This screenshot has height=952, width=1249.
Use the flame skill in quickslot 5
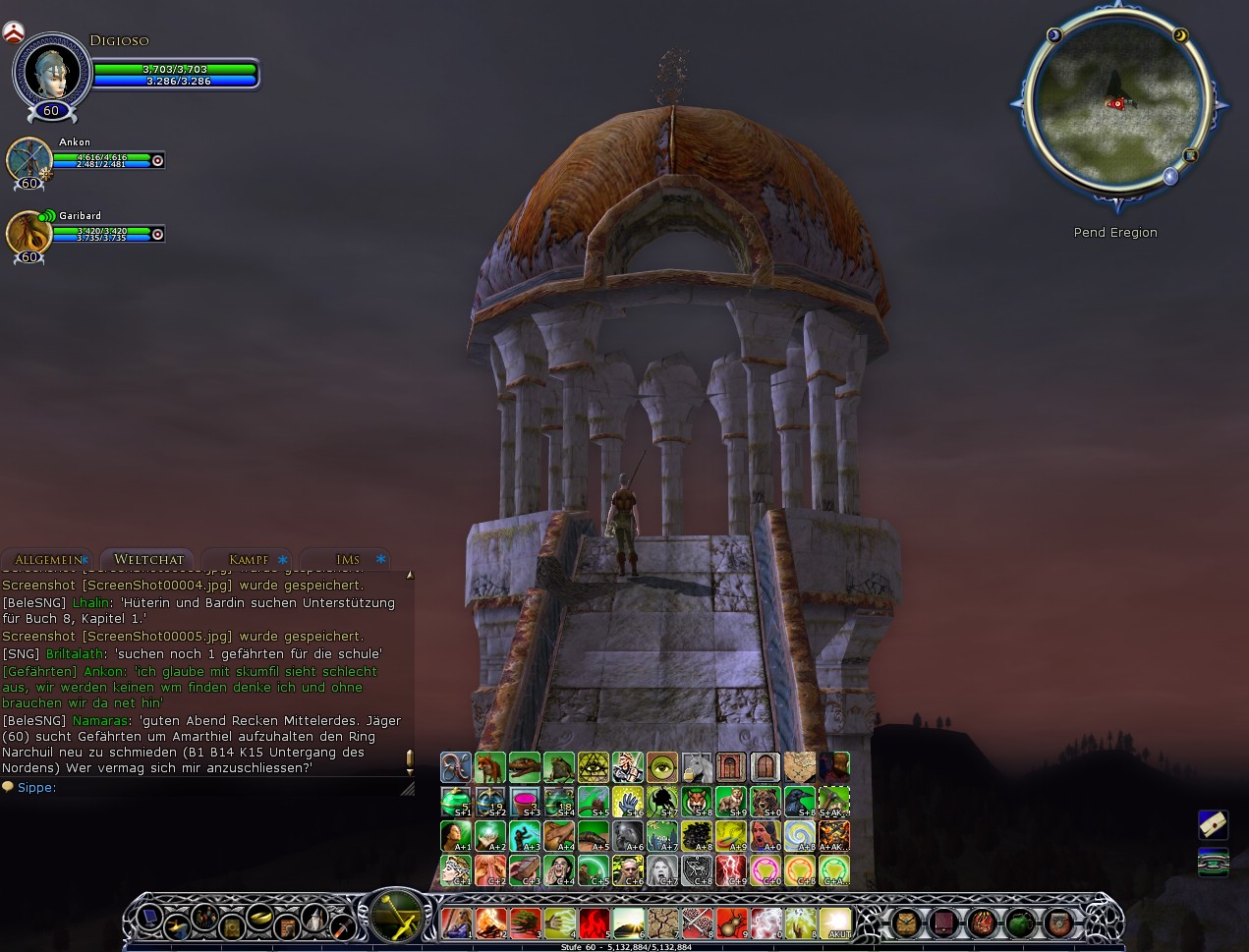pyautogui.click(x=595, y=924)
